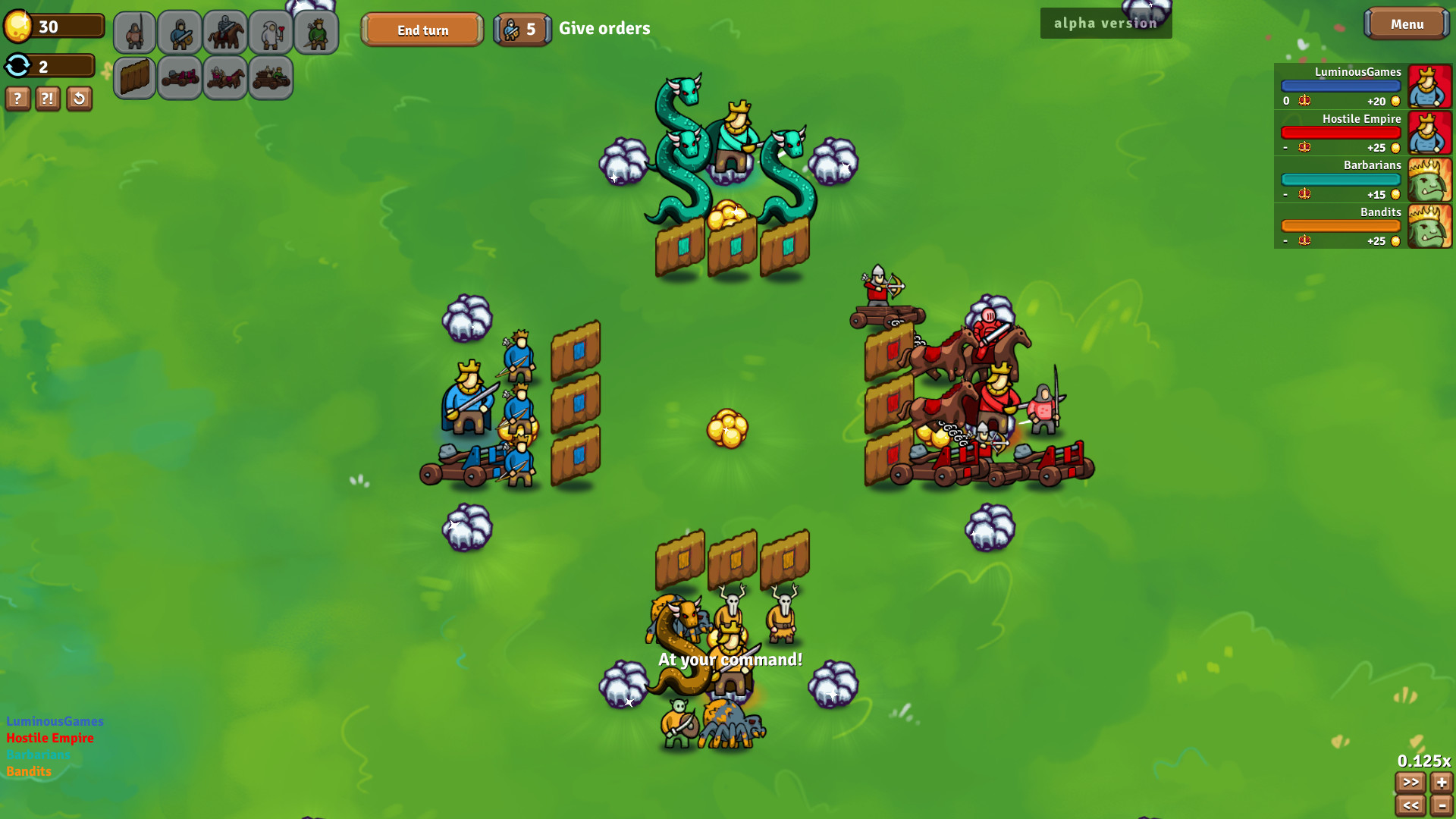Pick the mounted knight recruit icon

[x=226, y=32]
